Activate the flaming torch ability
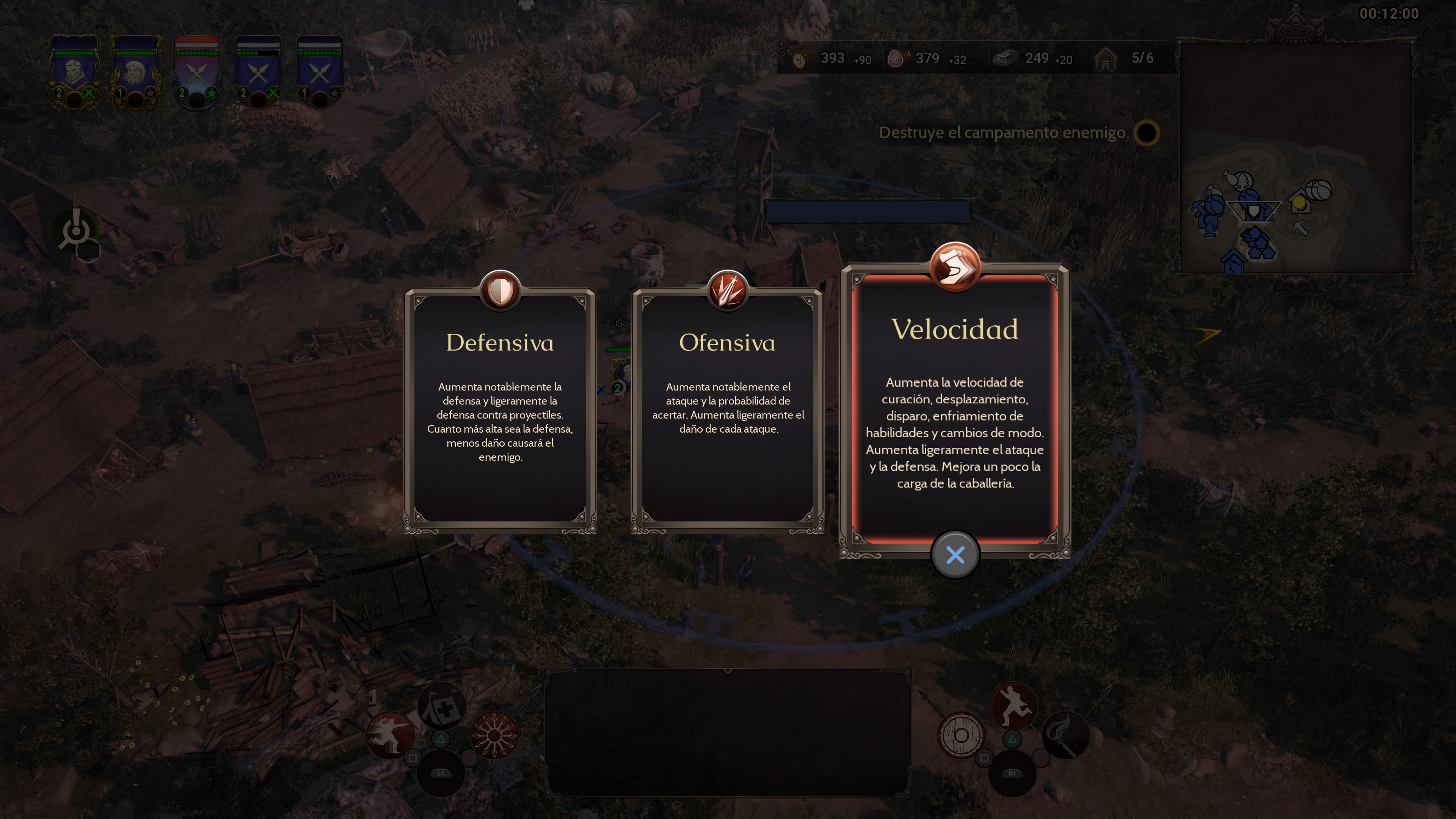 pos(1065,735)
